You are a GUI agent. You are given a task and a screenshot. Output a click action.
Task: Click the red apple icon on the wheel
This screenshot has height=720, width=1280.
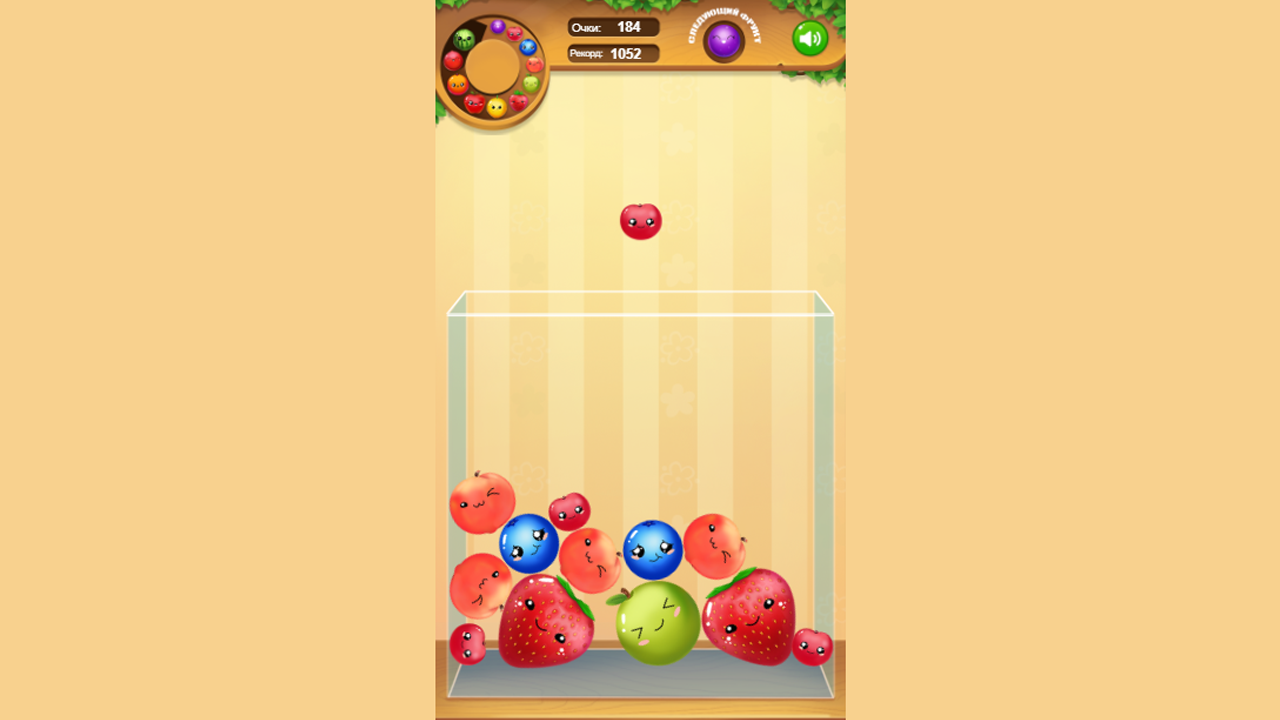pos(473,102)
